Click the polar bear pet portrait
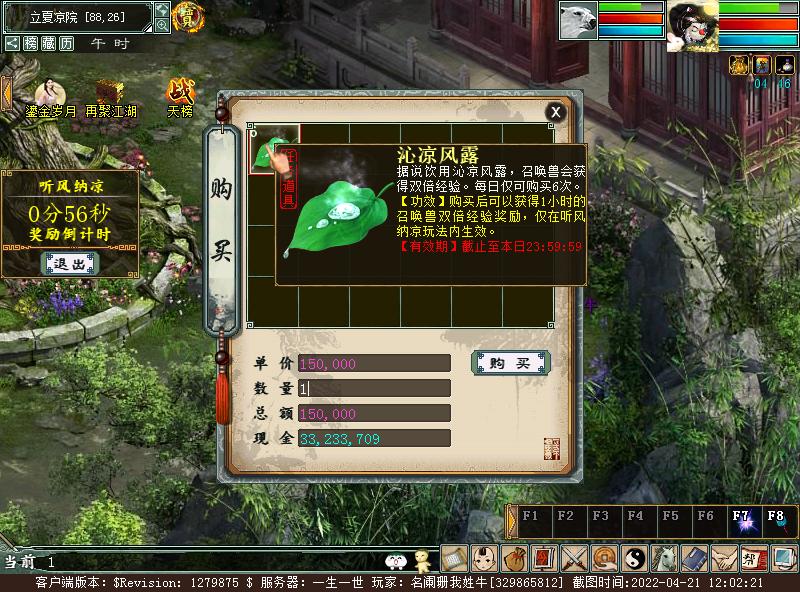800x592 pixels. pos(578,20)
